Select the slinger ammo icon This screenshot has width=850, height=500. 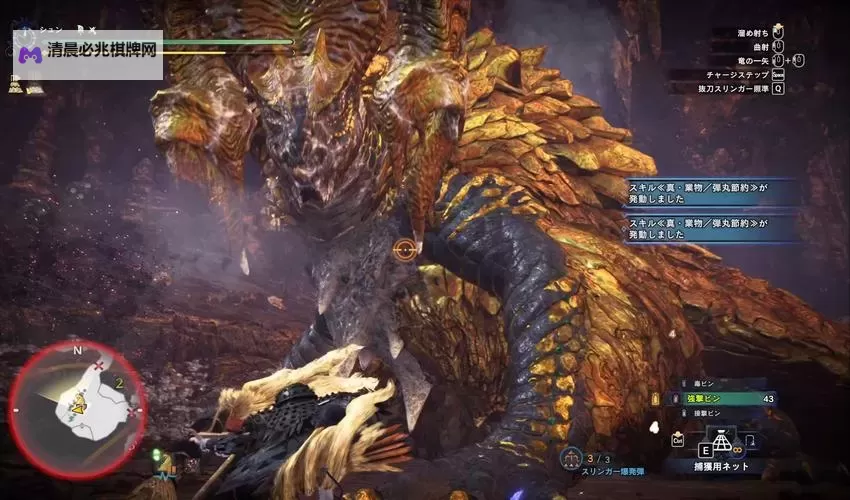[573, 456]
